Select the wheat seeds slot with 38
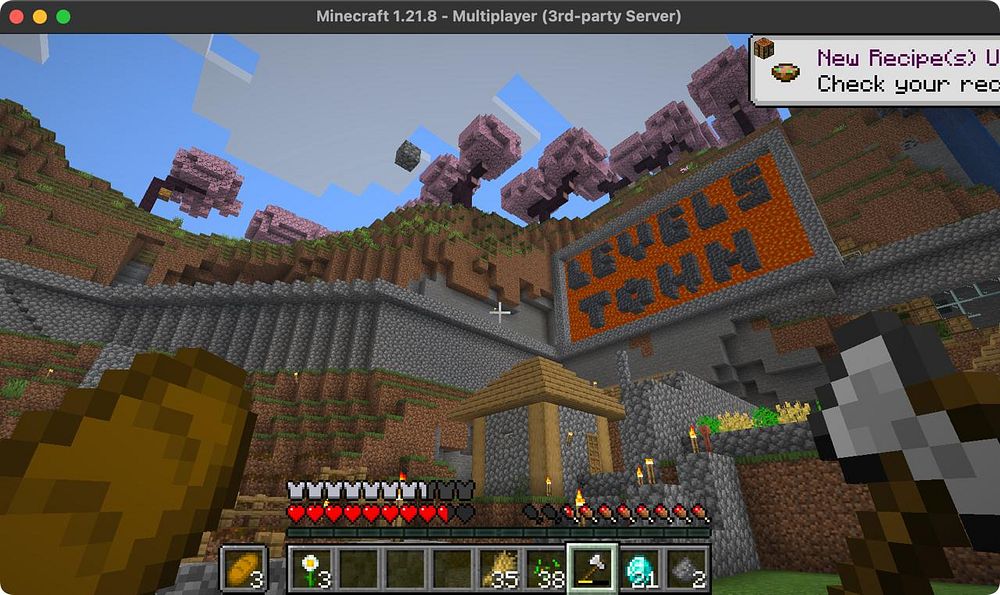The height and width of the screenshot is (595, 1000). tap(546, 570)
